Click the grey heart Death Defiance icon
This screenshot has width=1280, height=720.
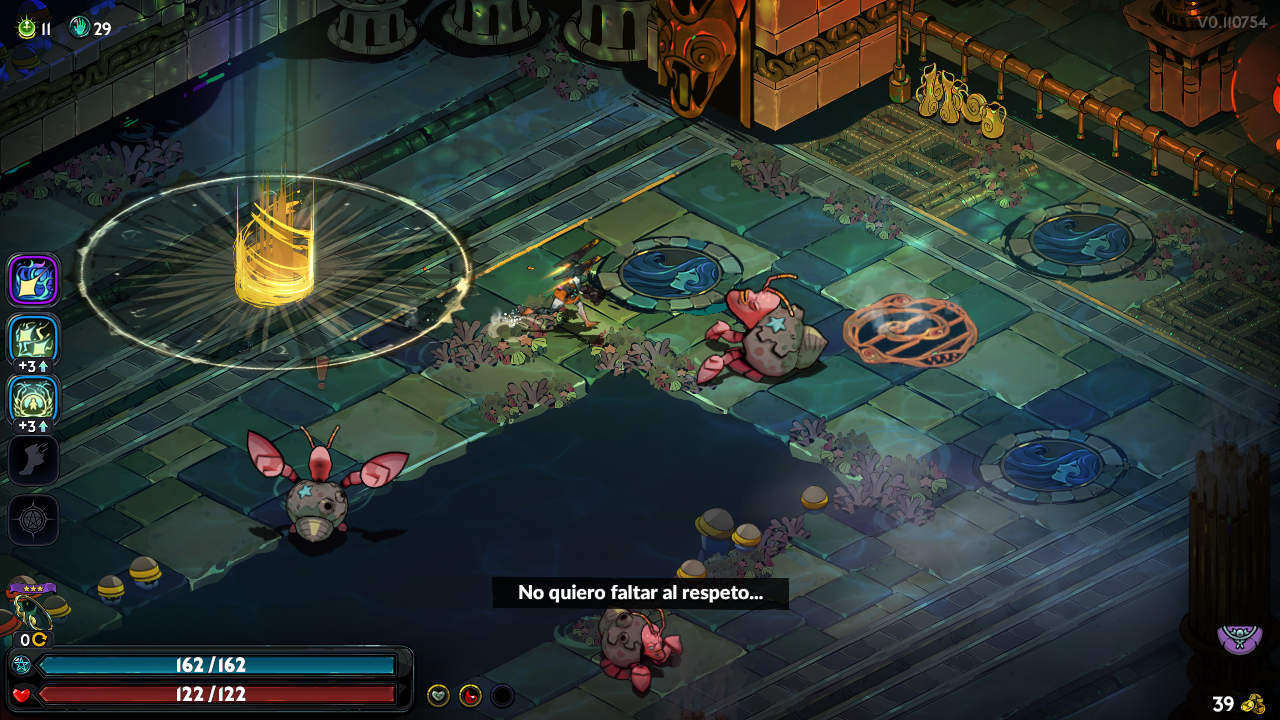click(x=438, y=695)
